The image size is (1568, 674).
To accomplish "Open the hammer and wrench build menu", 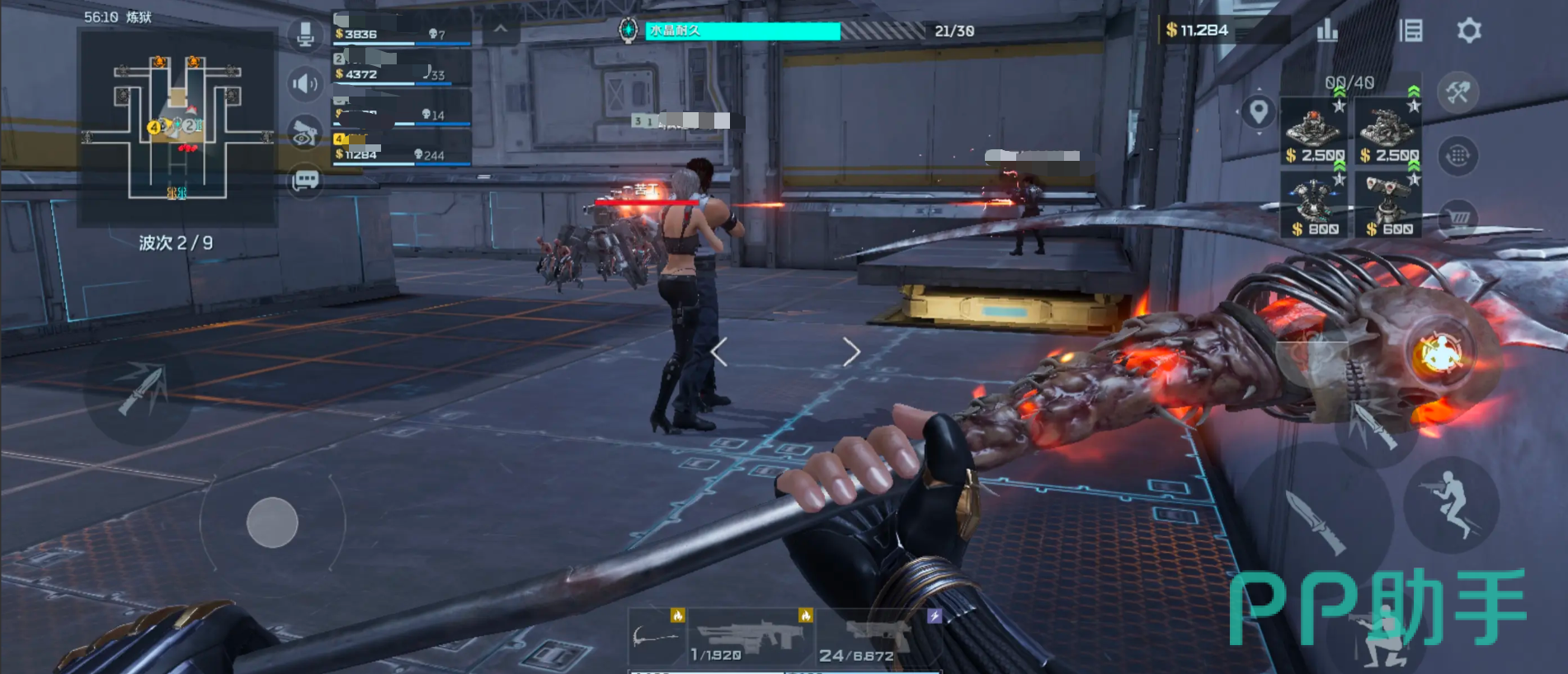I will tap(1457, 92).
